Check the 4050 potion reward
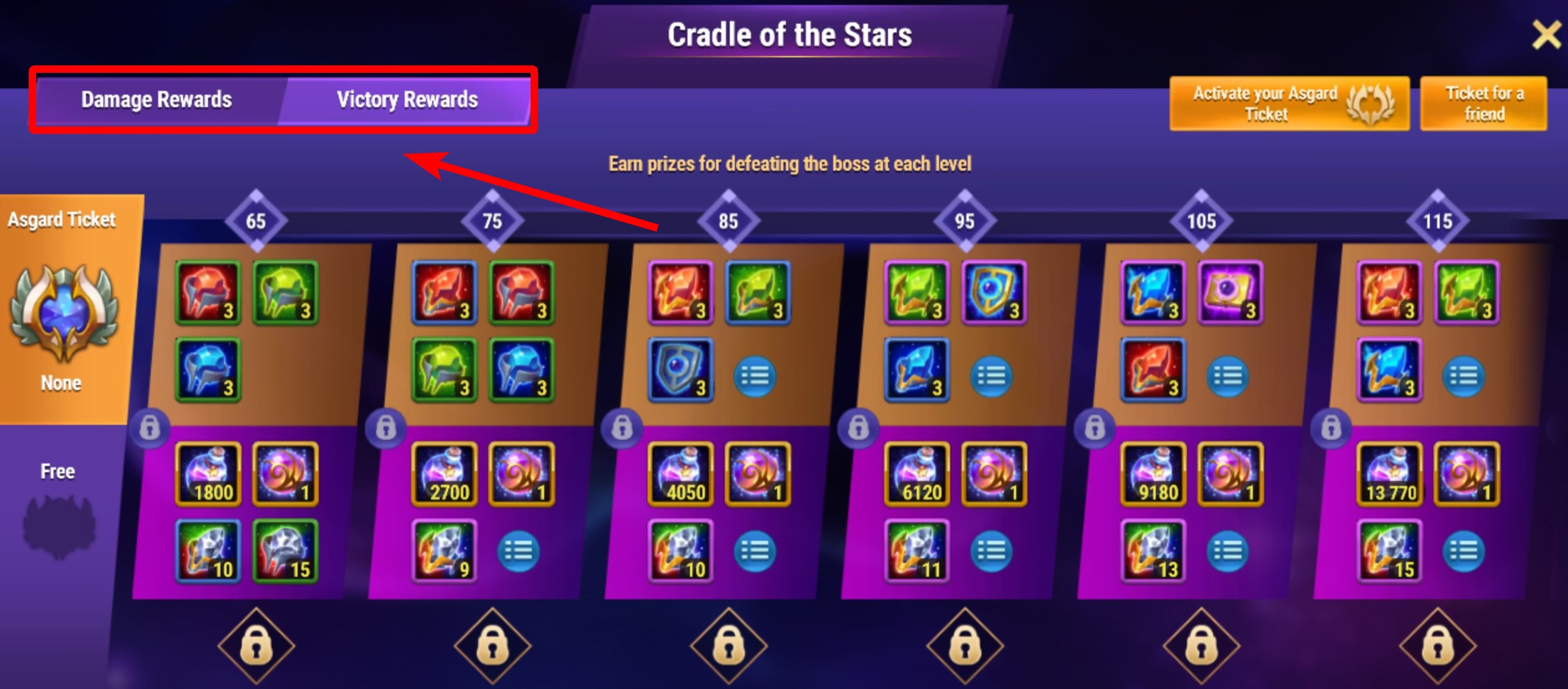 tap(681, 474)
